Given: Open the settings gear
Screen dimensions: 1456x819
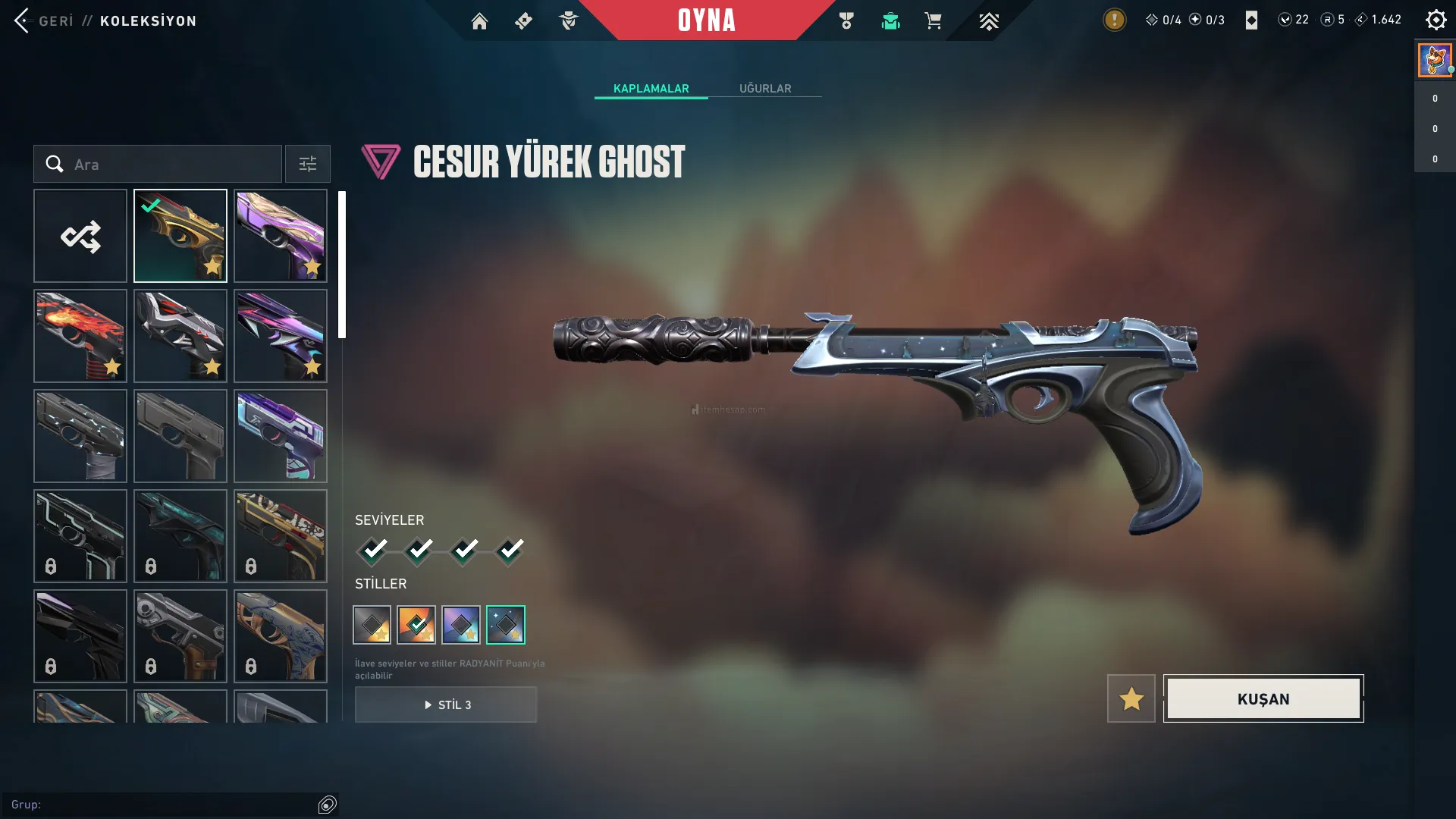Looking at the screenshot, I should (1436, 20).
